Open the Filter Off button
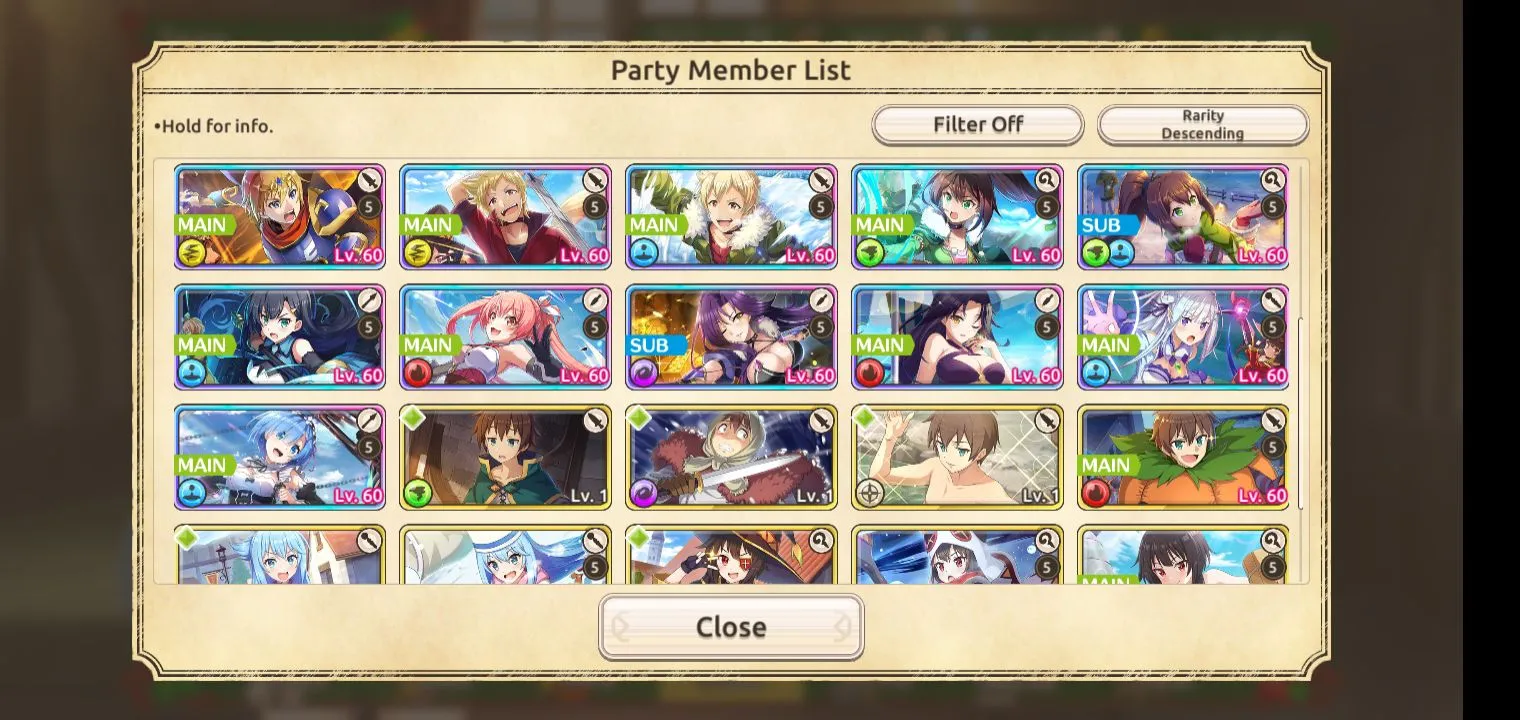The height and width of the screenshot is (720, 1520). (x=977, y=125)
